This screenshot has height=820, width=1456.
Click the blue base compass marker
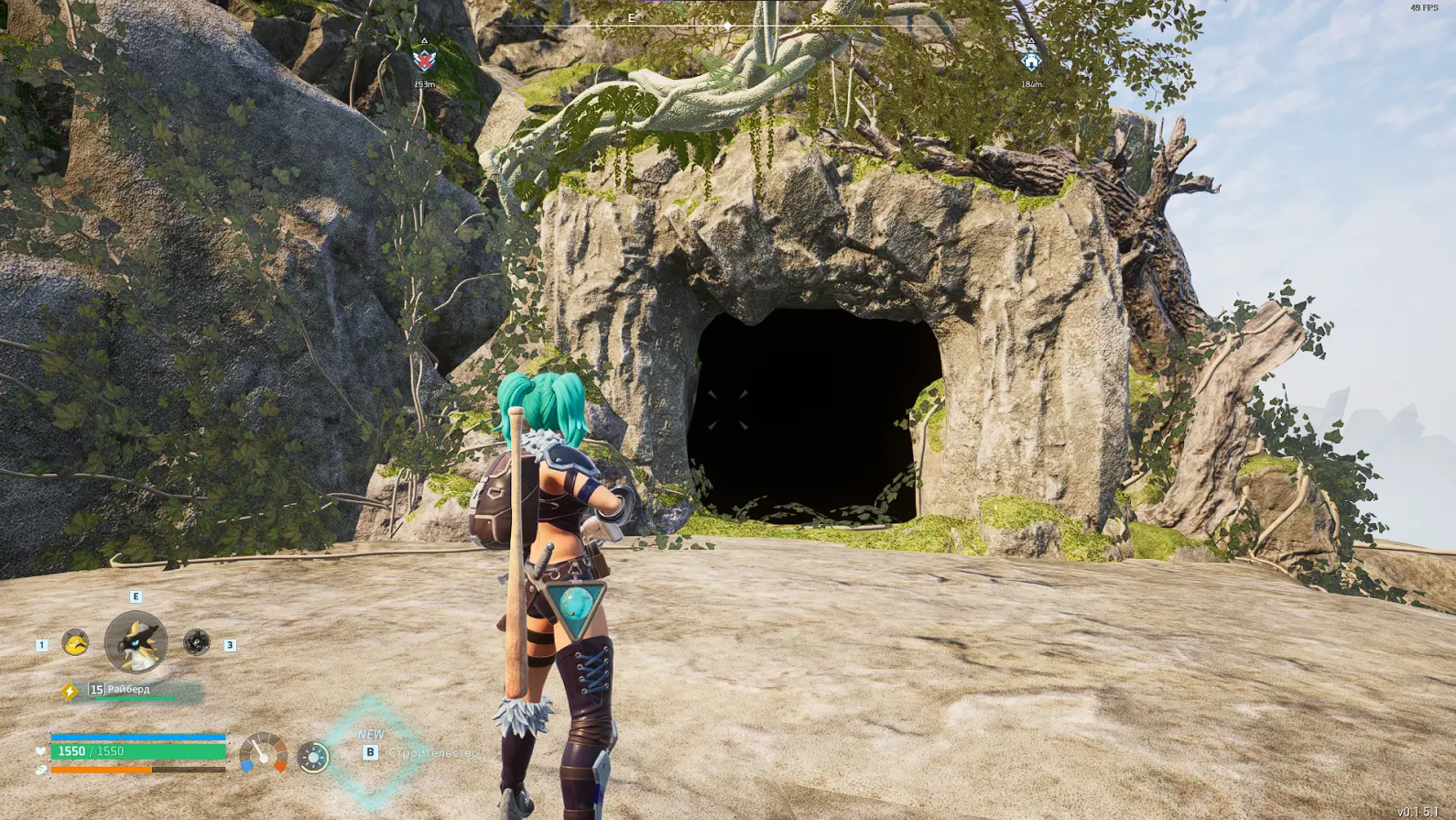(x=1031, y=60)
